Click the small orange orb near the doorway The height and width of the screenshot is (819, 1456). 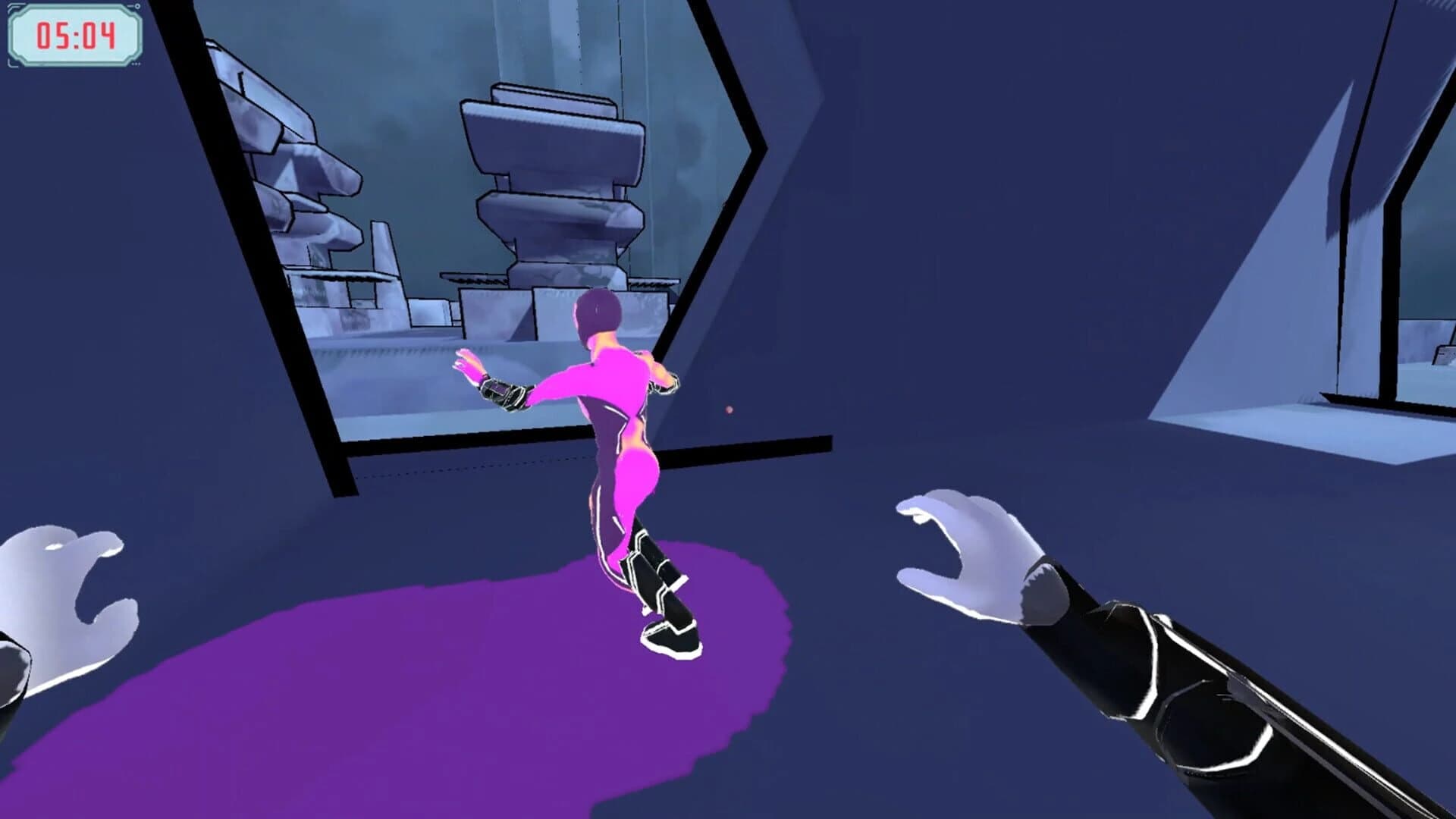730,409
